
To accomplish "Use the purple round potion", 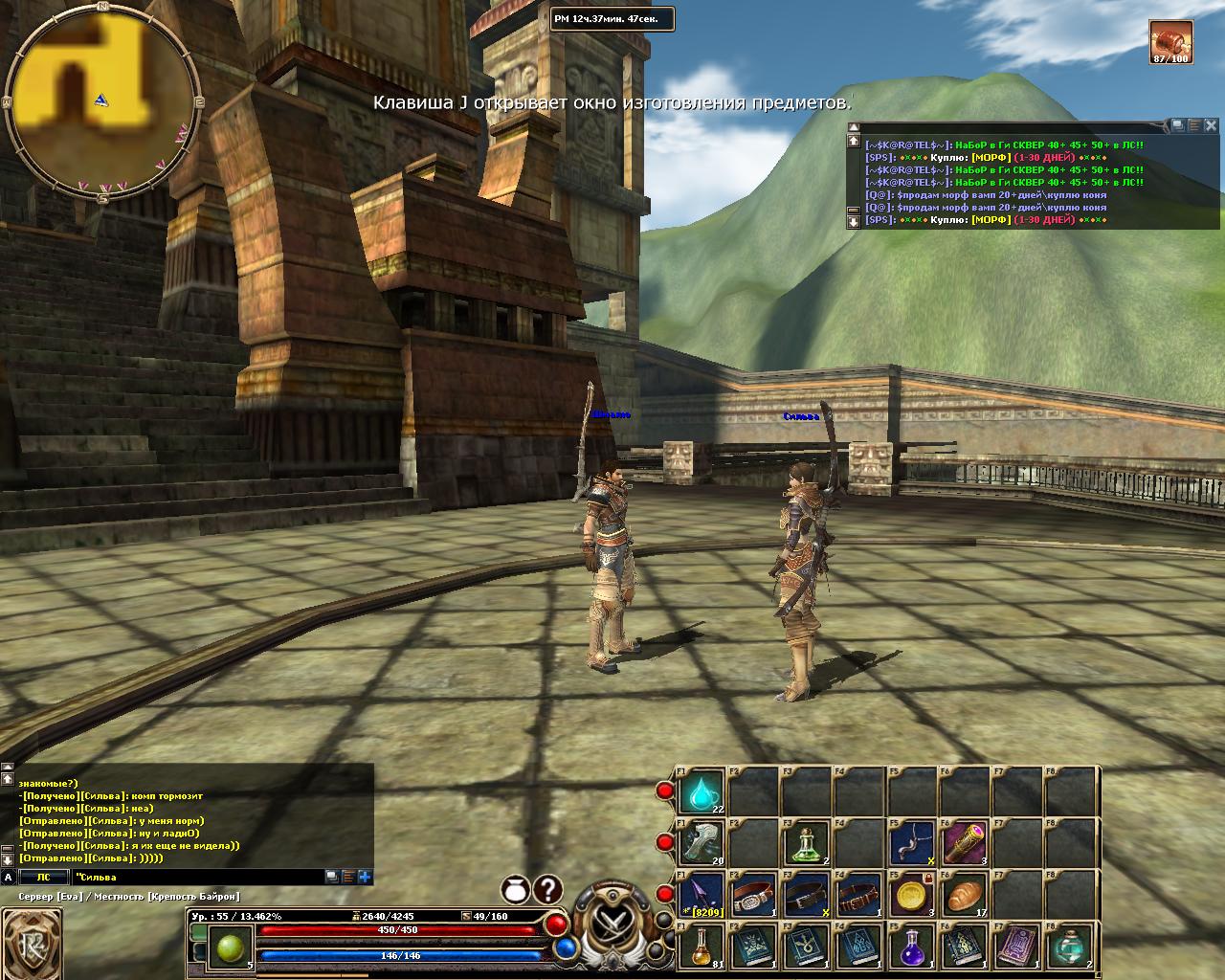I will pos(911,947).
